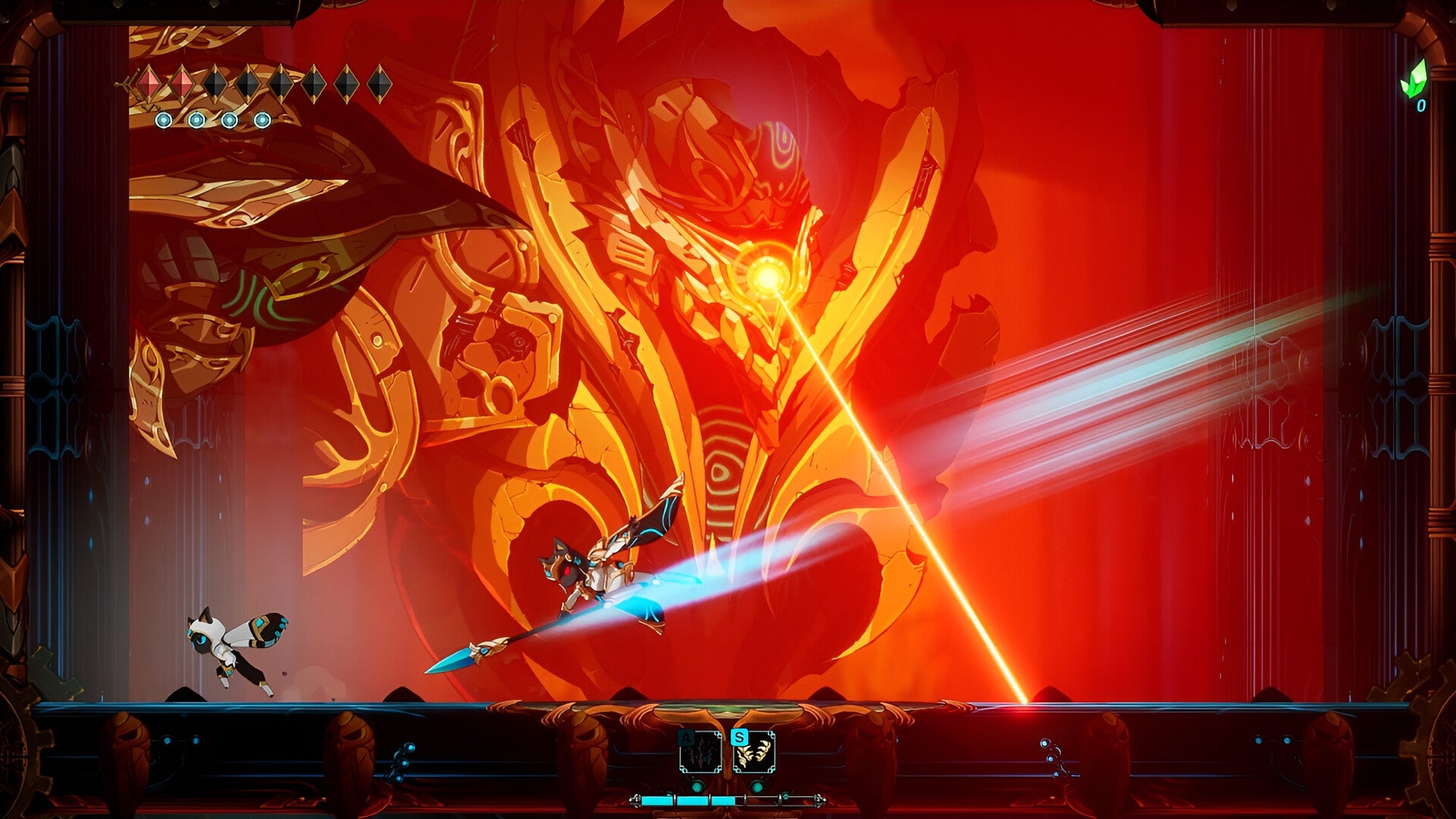Click the cyan 'S' keybind badge
Screen dimensions: 1456x819
click(740, 736)
